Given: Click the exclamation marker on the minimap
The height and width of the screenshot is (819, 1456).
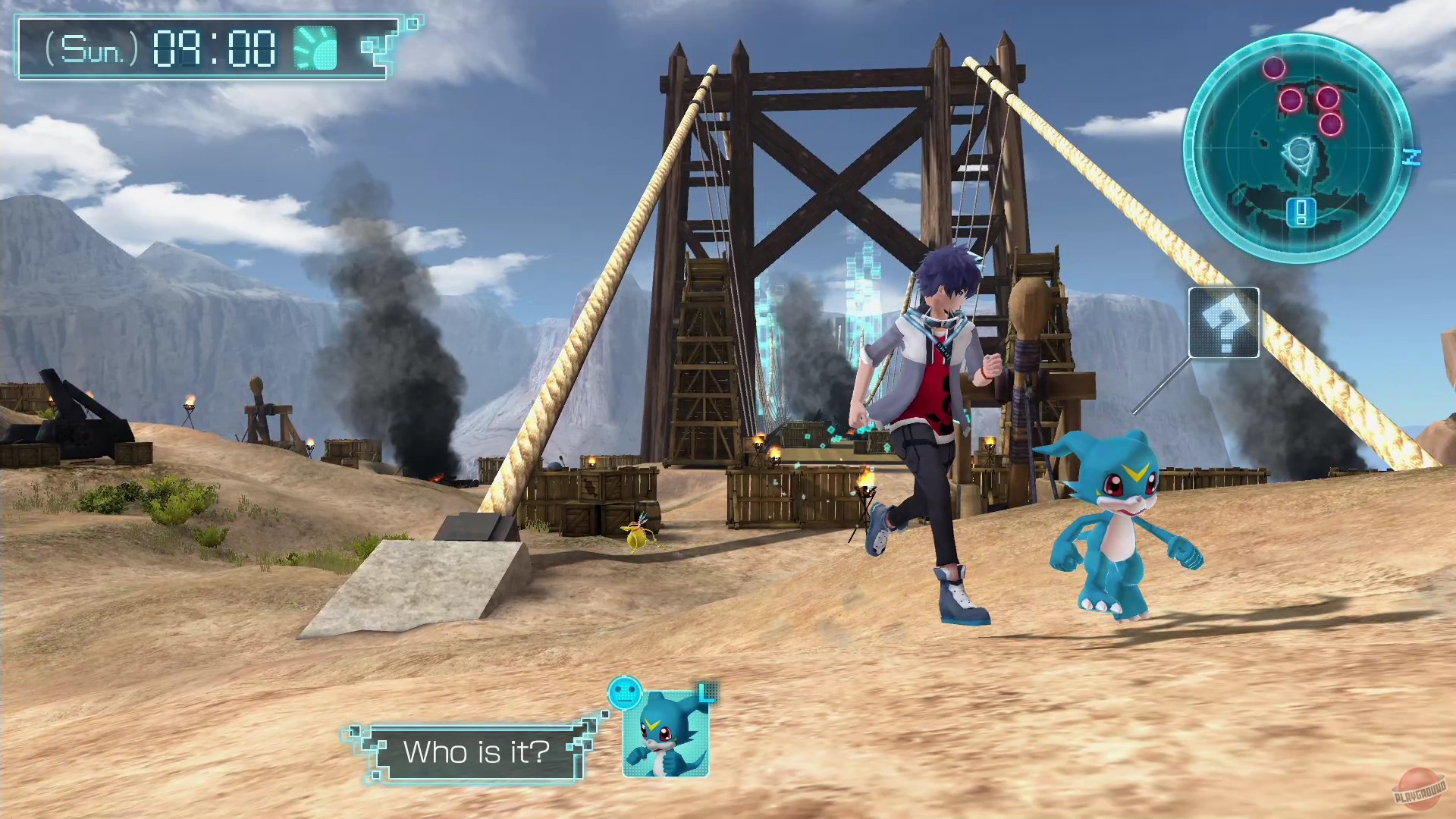Looking at the screenshot, I should click(1299, 213).
